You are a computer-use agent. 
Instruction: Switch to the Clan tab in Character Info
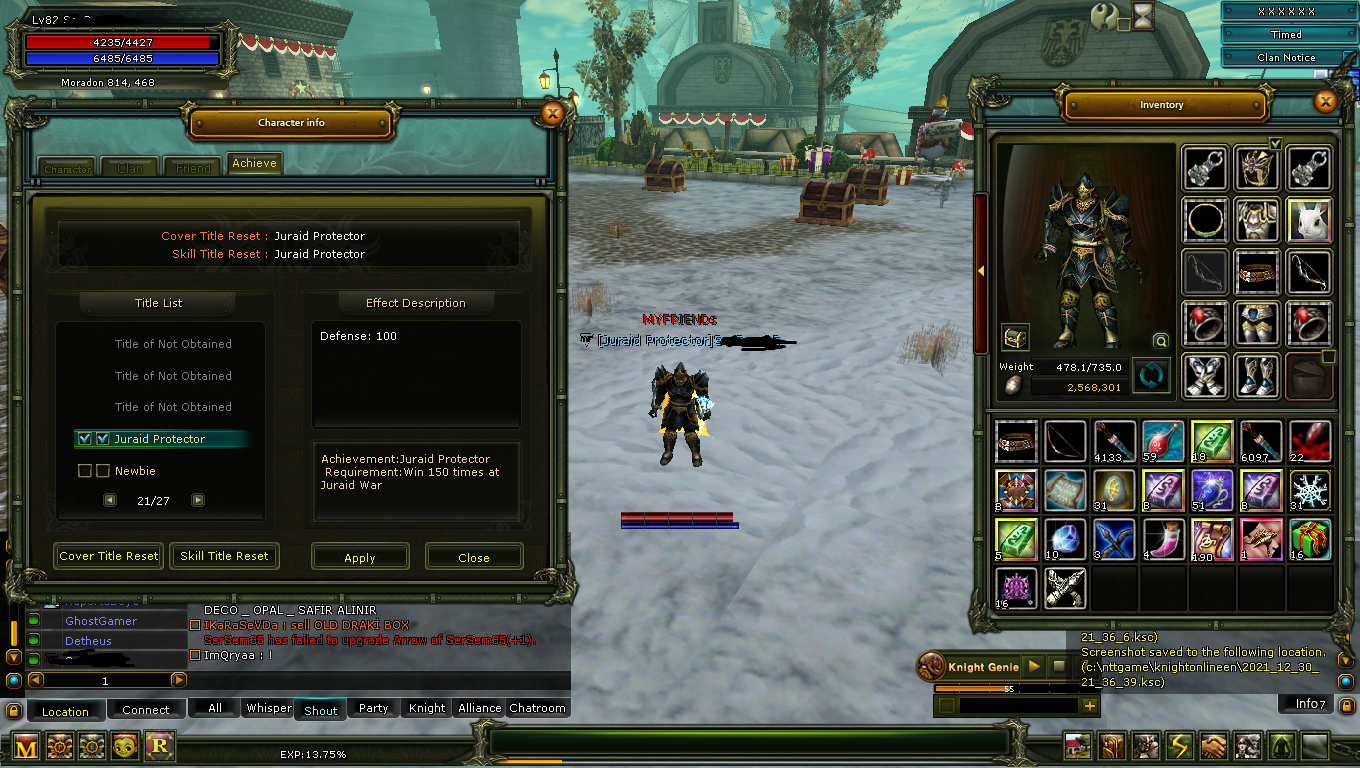[128, 168]
